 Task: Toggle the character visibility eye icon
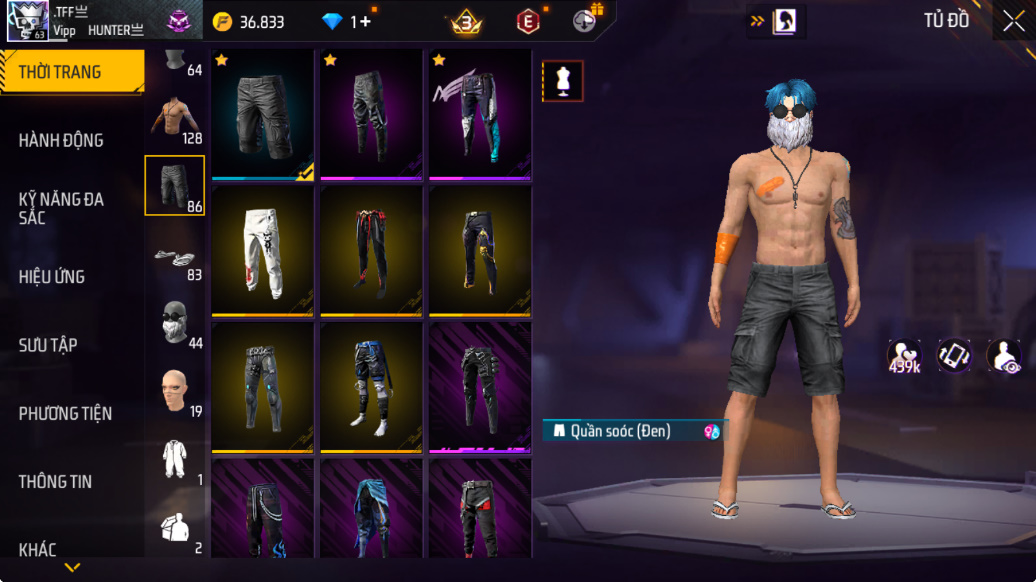pos(1004,357)
